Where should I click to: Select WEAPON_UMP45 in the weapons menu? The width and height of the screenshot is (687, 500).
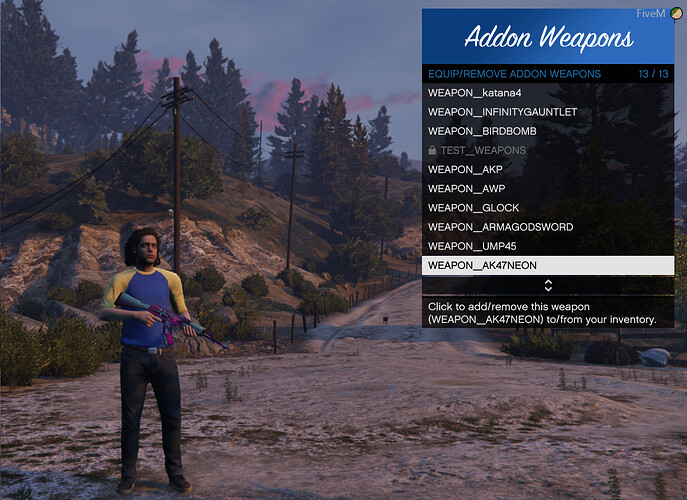(x=547, y=246)
